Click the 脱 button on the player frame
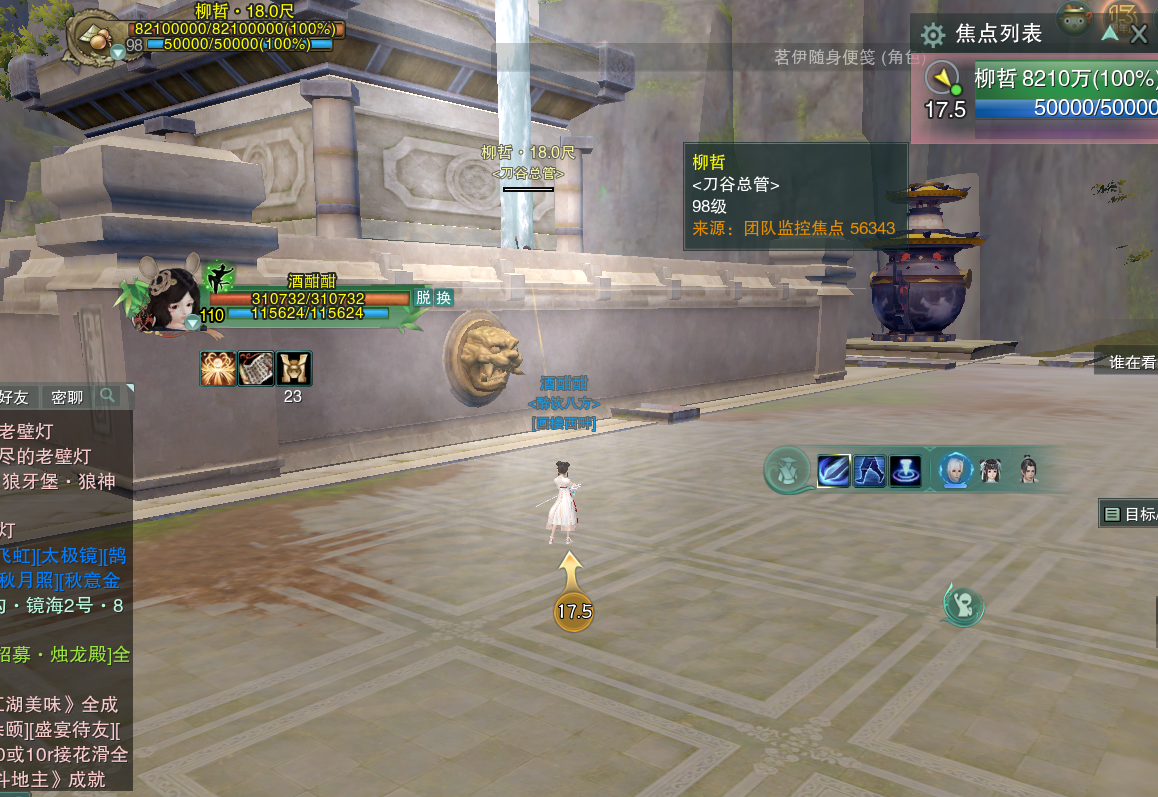Screen dimensions: 1158x797 pyautogui.click(x=423, y=297)
